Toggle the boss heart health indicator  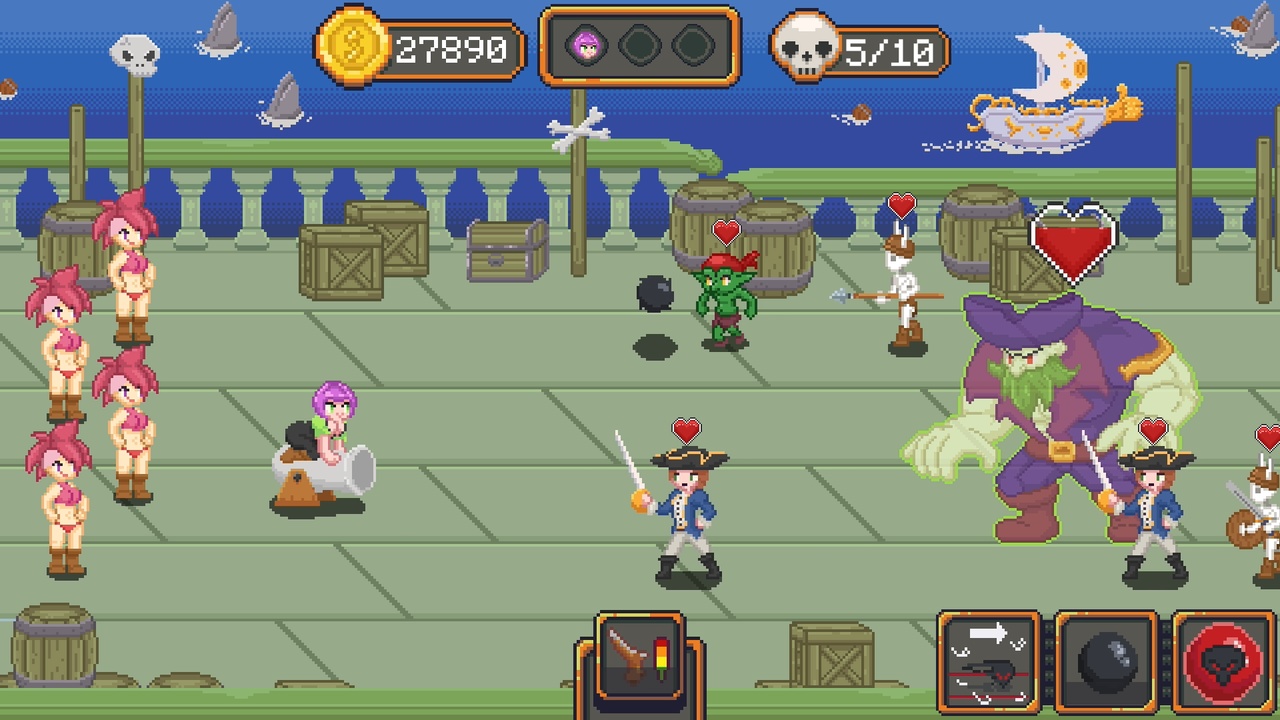coord(1073,240)
